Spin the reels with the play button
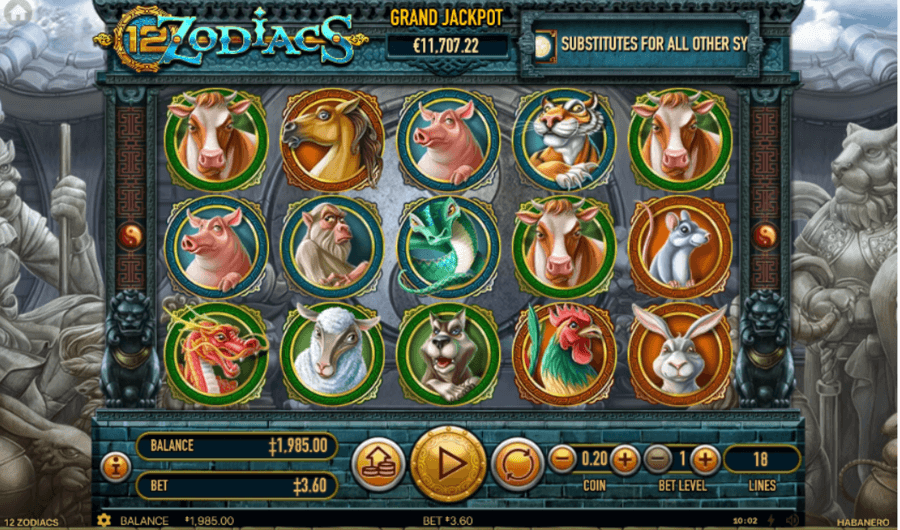This screenshot has height=530, width=900. tap(447, 464)
